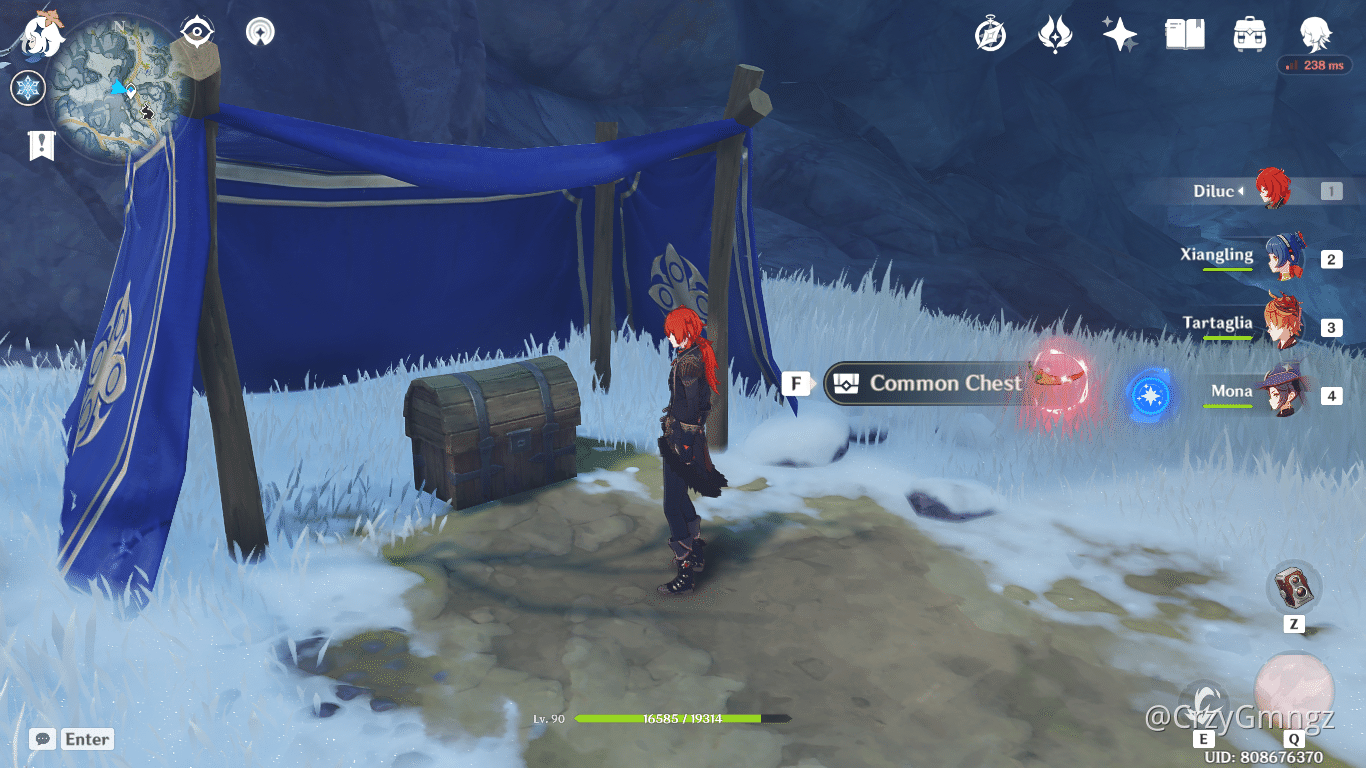Viewport: 1366px width, 768px height.
Task: Open the Adventurer Handbook
Action: click(1184, 33)
